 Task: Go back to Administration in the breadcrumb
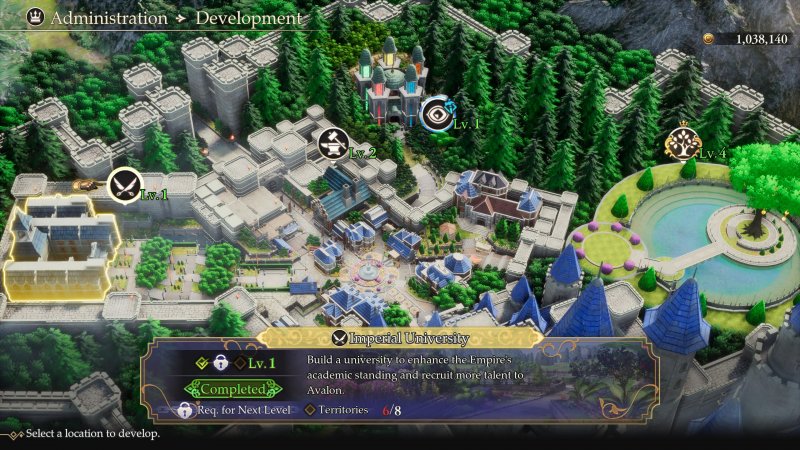tap(109, 18)
